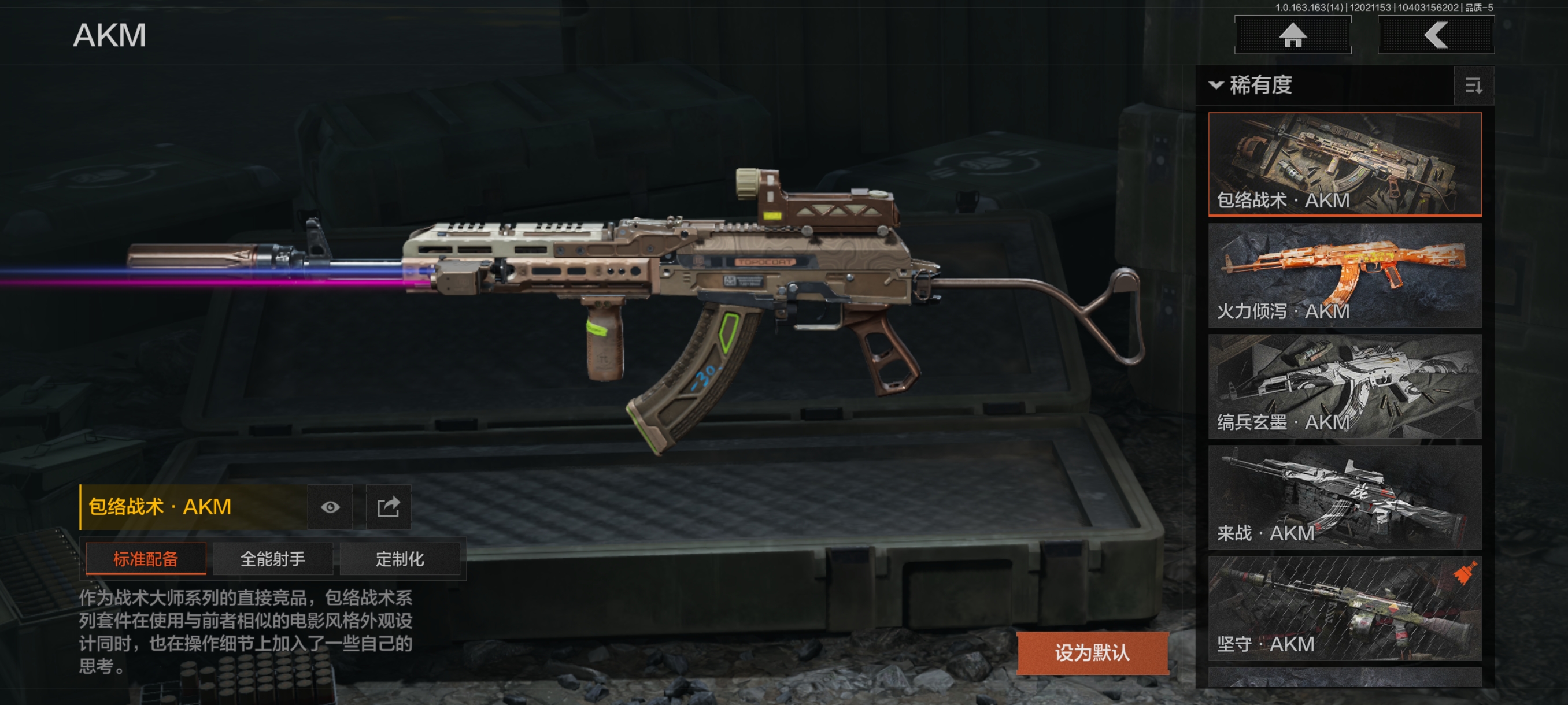
Task: Share the weapon skin
Action: click(x=389, y=507)
